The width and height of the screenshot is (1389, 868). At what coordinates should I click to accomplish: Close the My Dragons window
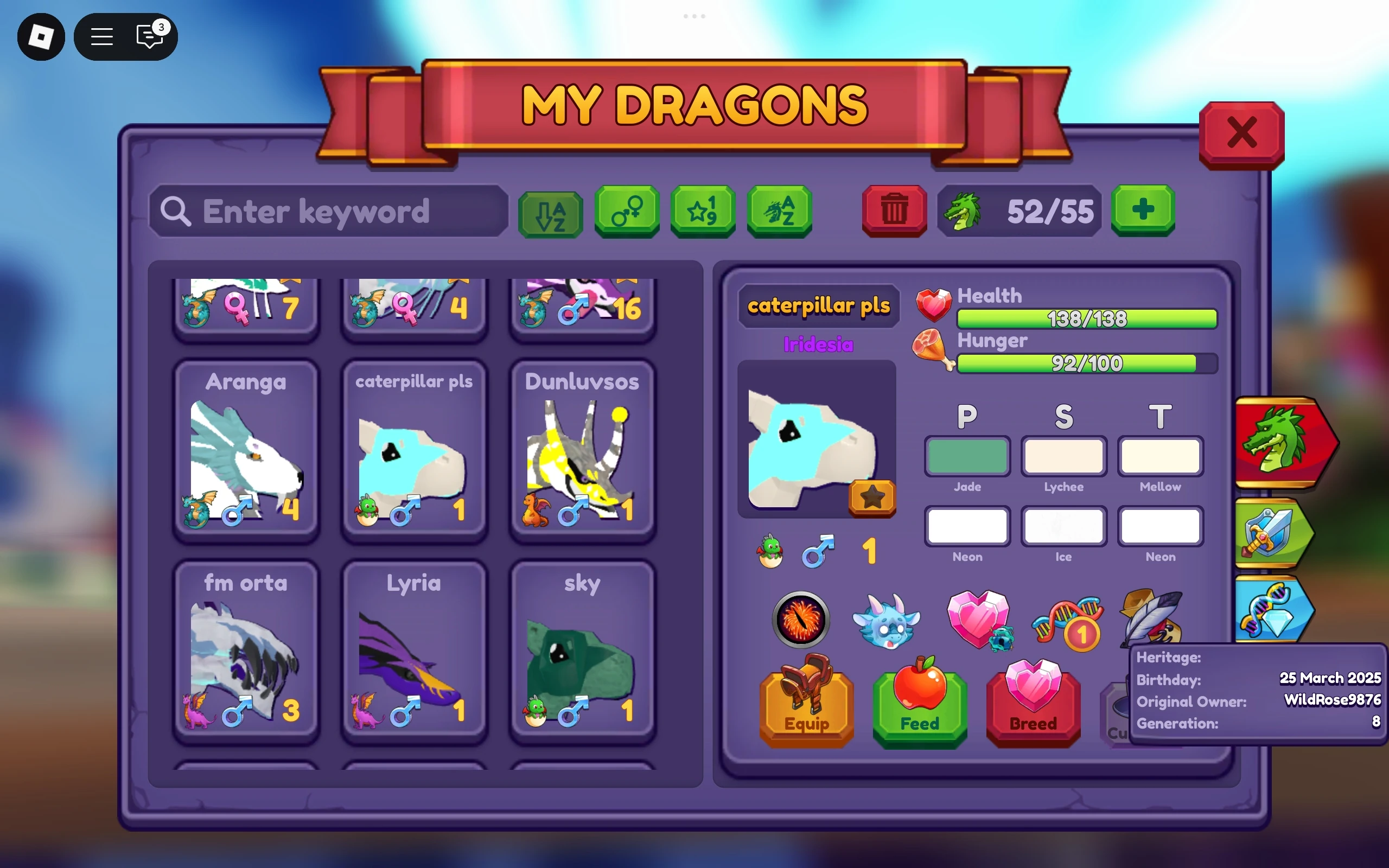click(x=1243, y=133)
